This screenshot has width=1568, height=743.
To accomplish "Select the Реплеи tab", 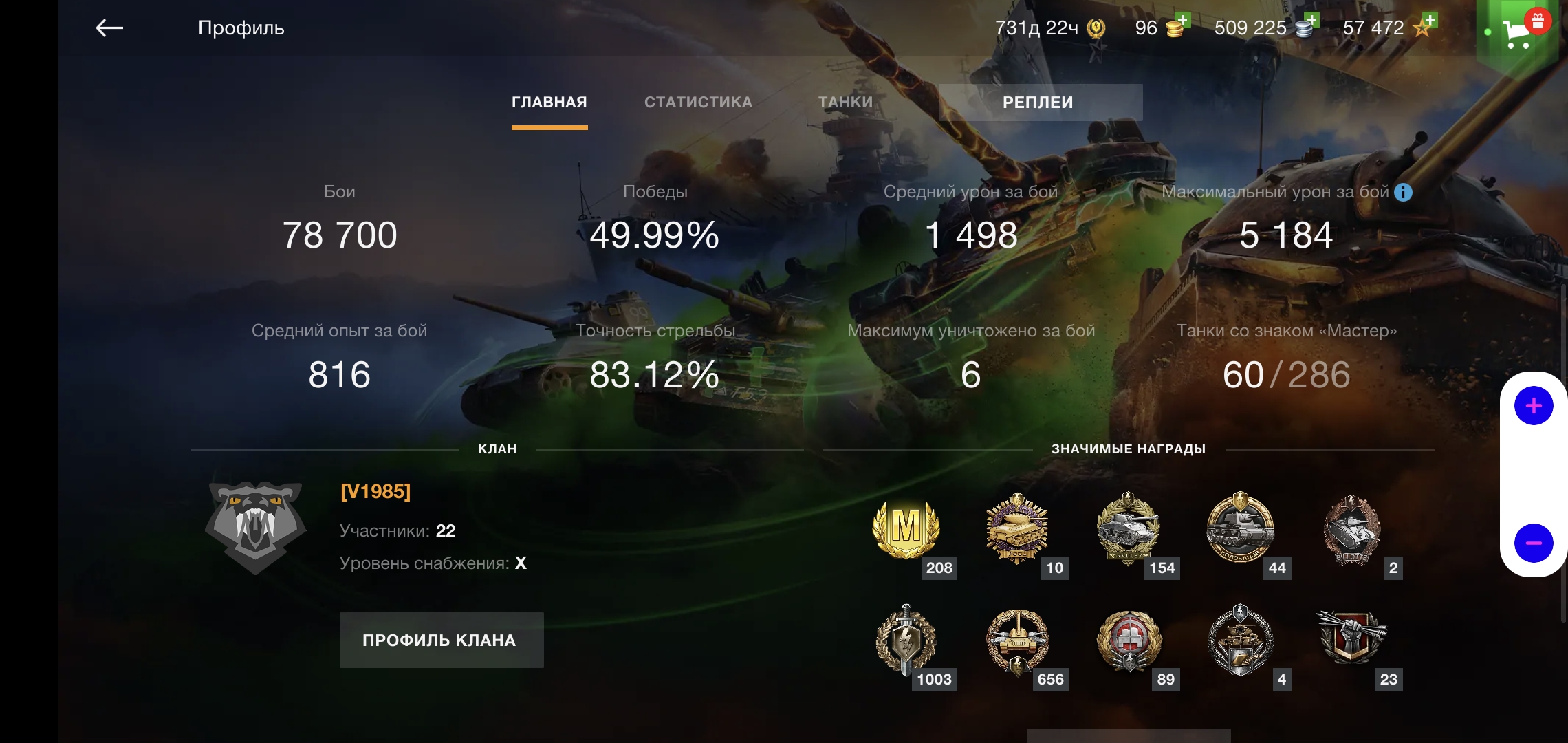I will click(x=1038, y=103).
